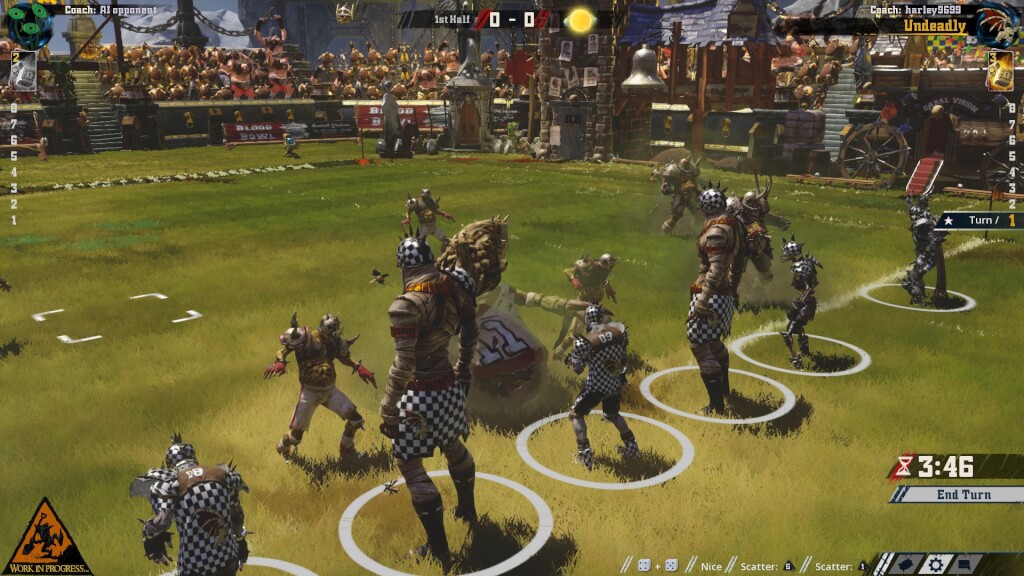
Task: Open the chat speech bubble panel
Action: [x=964, y=564]
